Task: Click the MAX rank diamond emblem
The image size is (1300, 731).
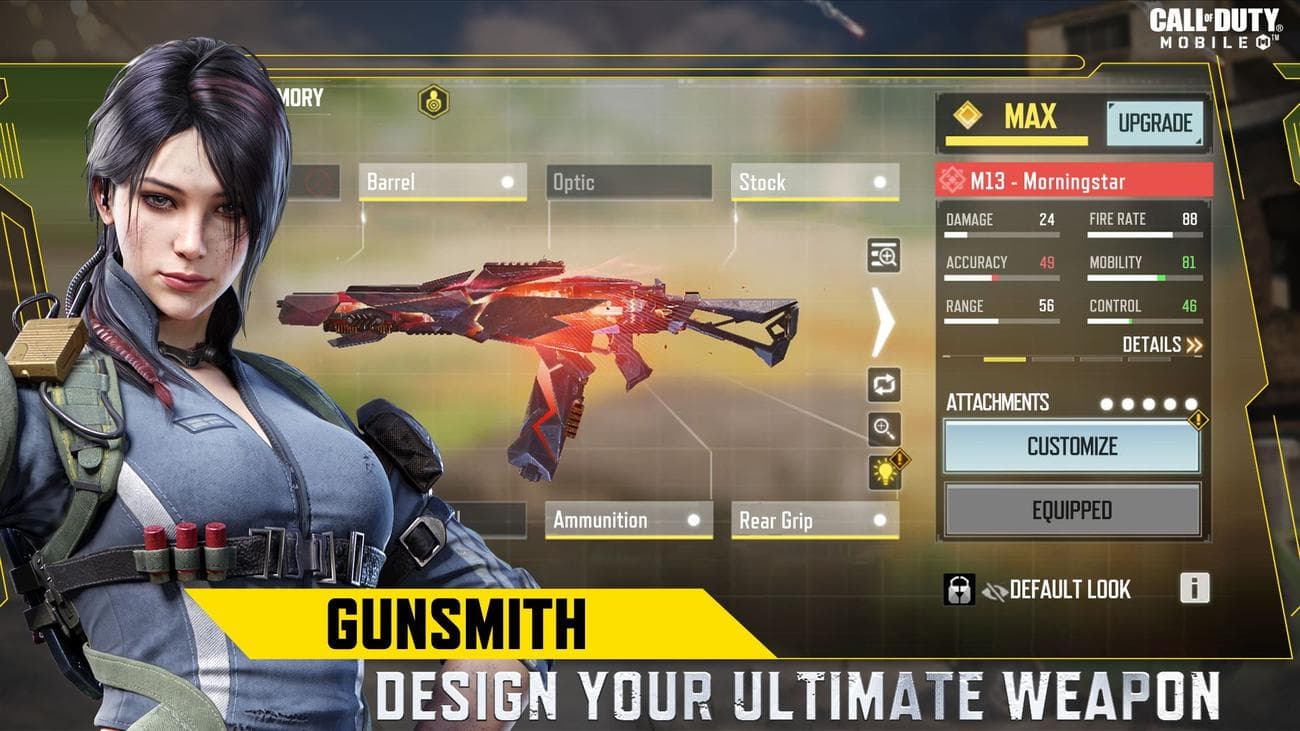Action: click(x=966, y=116)
